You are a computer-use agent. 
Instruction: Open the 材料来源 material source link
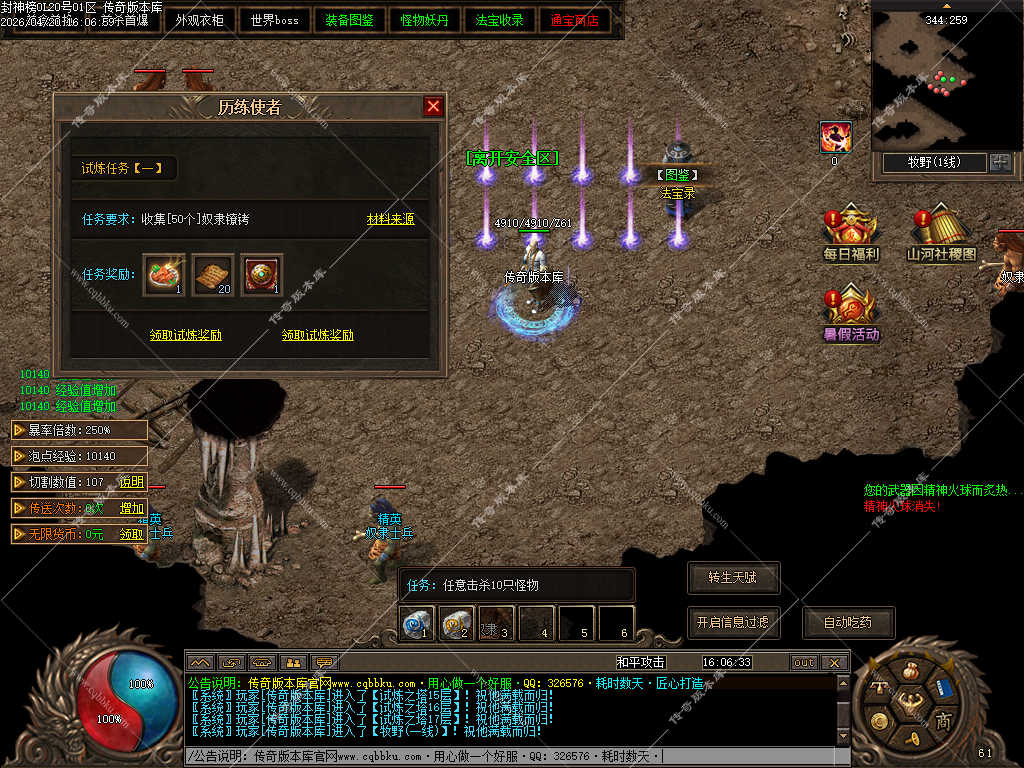[x=390, y=219]
